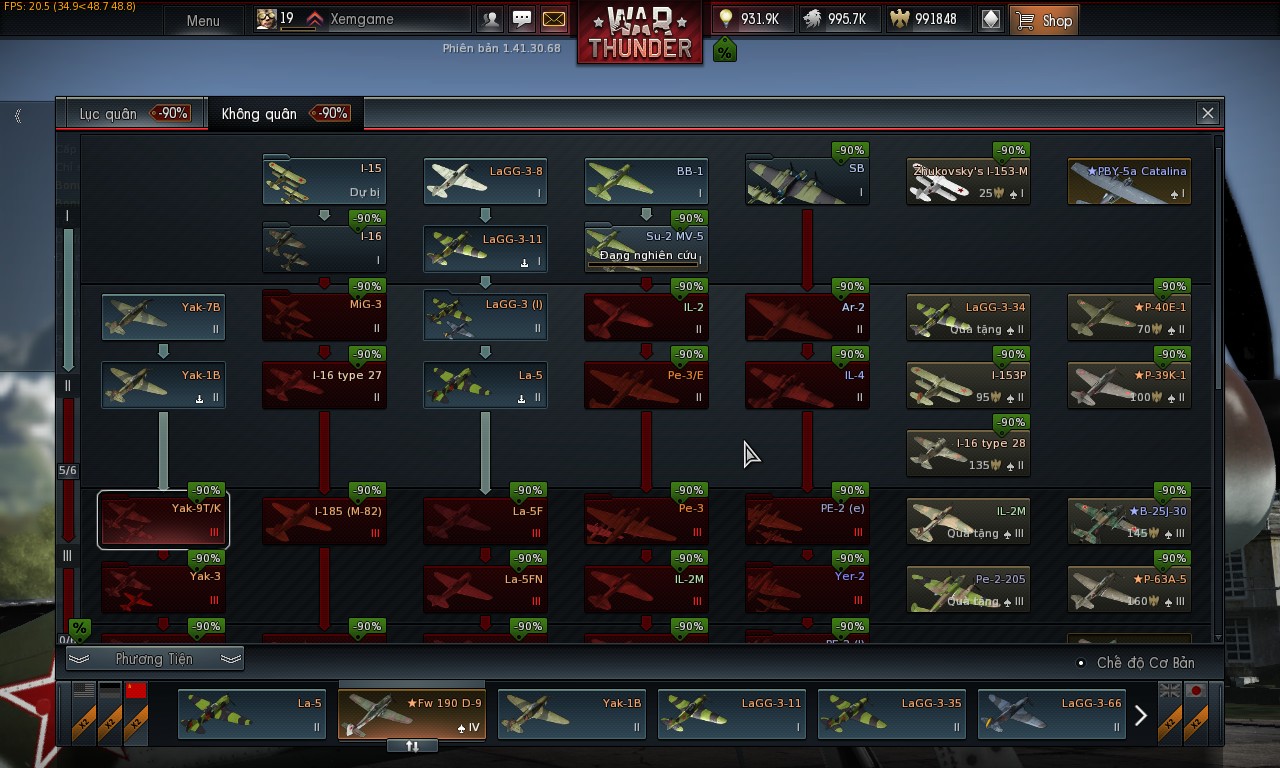
Task: Open the chat bubble icon
Action: tap(522, 18)
